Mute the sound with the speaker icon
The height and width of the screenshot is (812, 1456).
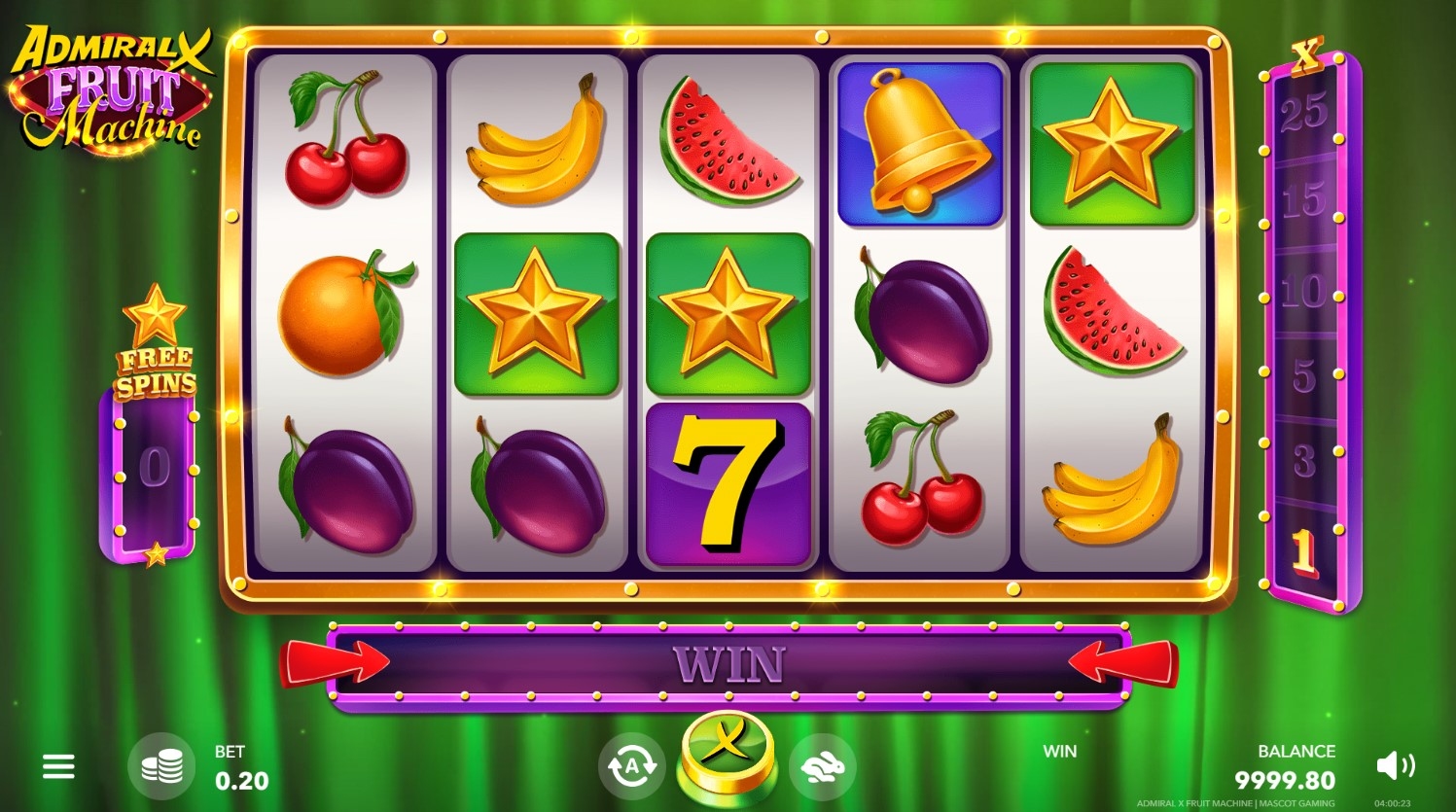point(1395,766)
